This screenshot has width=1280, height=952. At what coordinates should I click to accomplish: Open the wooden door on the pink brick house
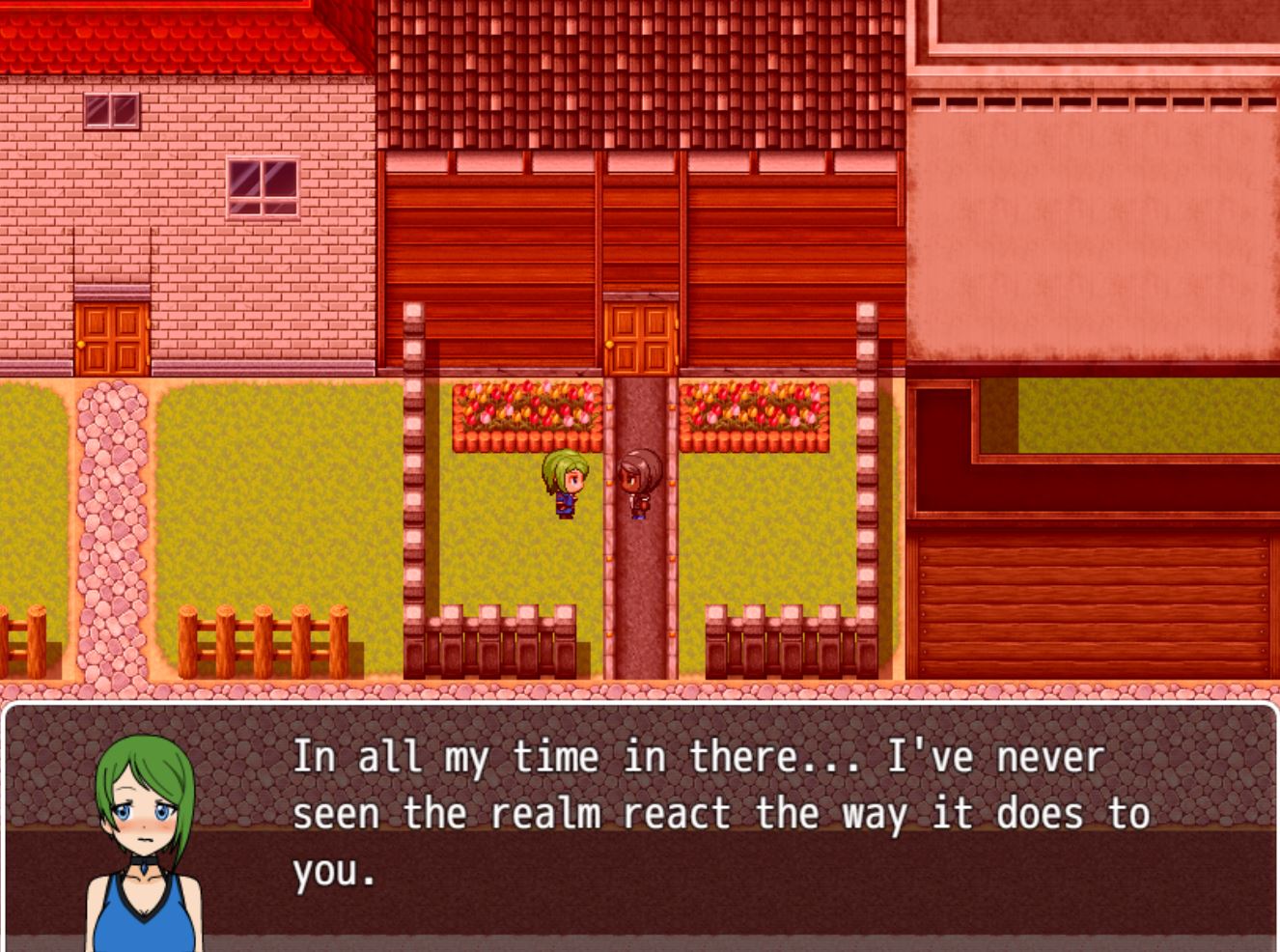(x=109, y=340)
